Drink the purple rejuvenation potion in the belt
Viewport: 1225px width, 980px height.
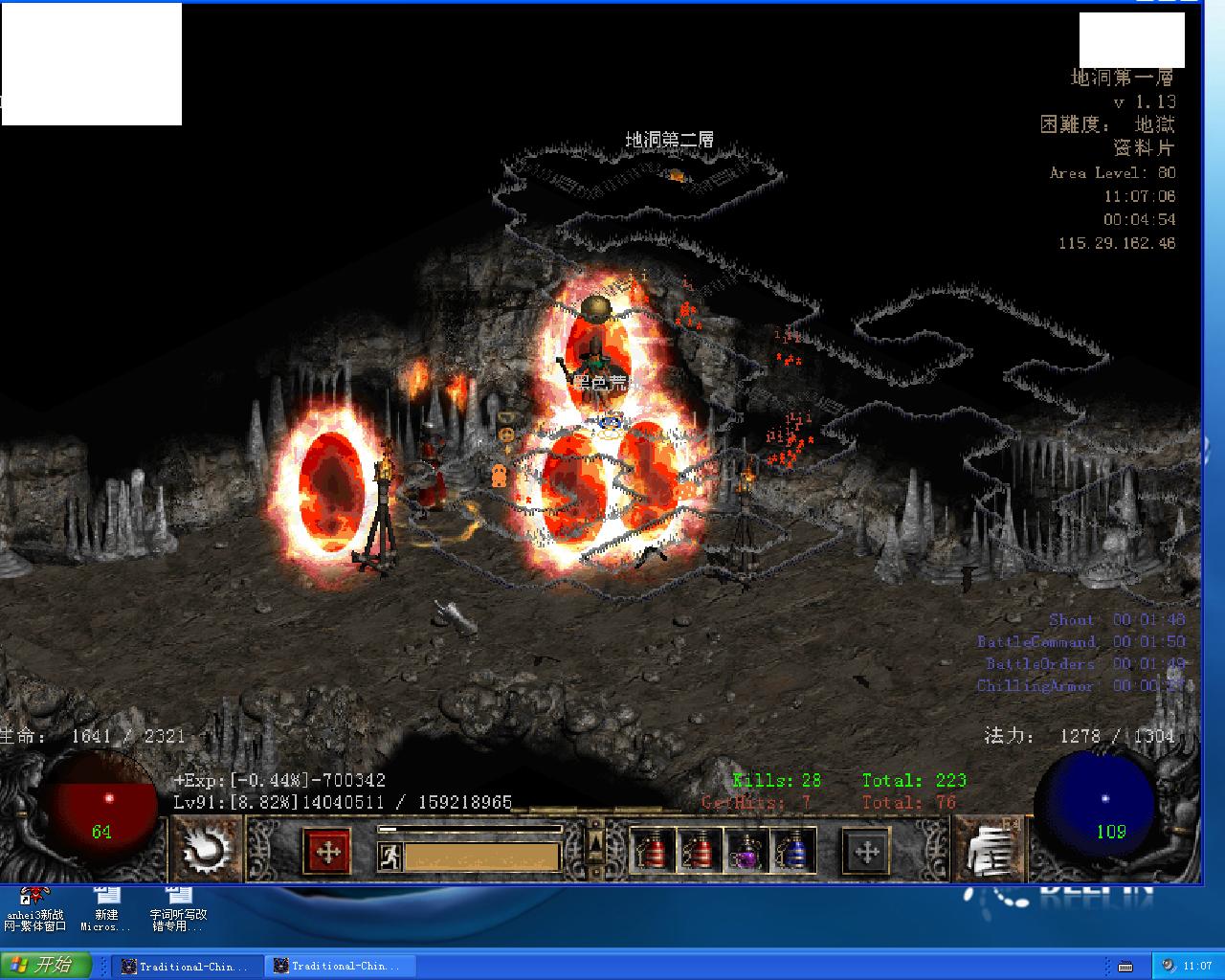(x=746, y=850)
